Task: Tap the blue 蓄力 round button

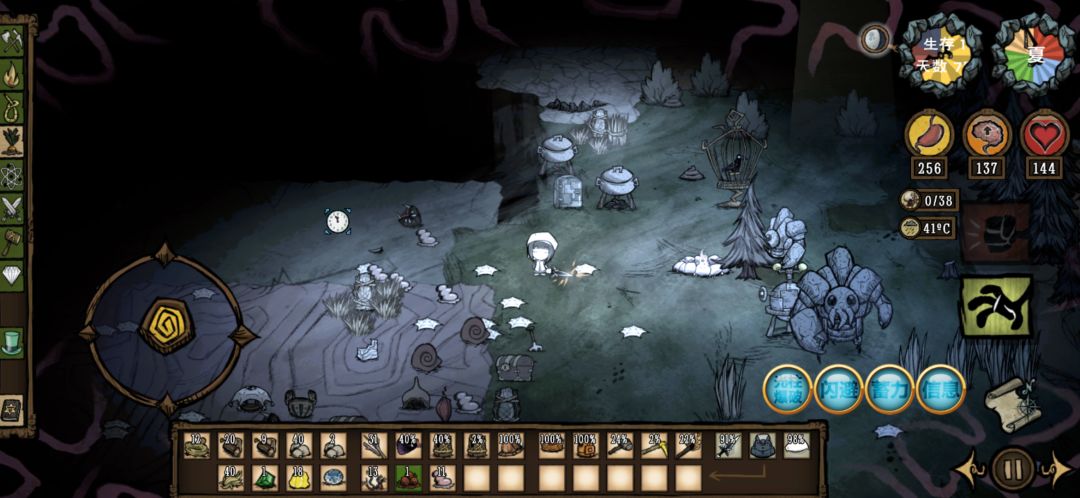Action: point(890,390)
